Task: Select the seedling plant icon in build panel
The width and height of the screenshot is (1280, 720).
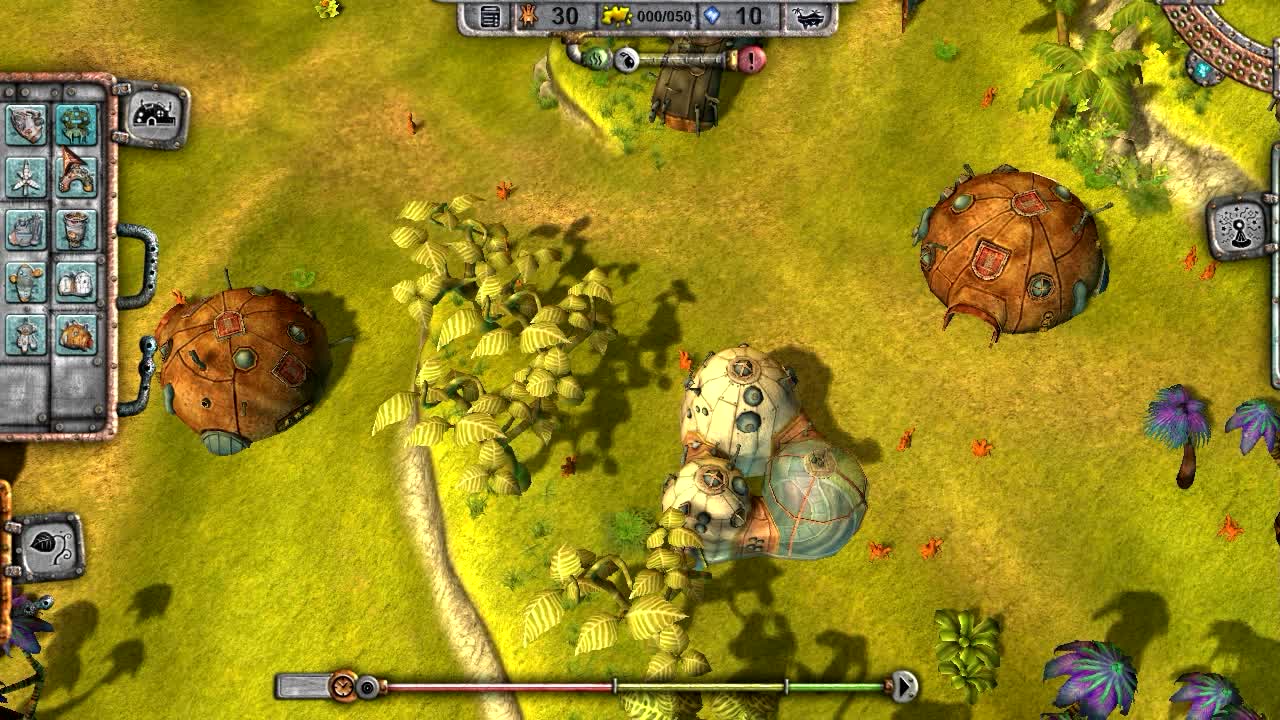Action: 25,176
